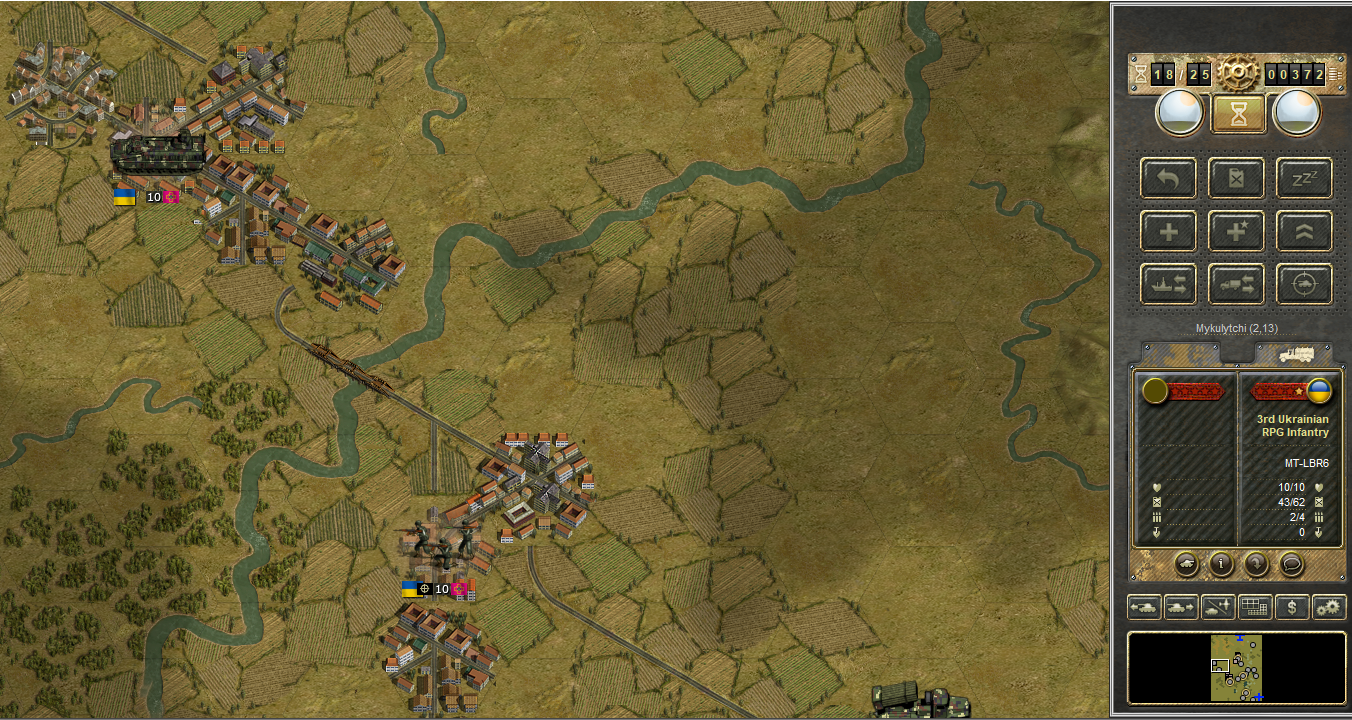Open the unit list grid button
This screenshot has height=720, width=1352.
(x=1255, y=606)
